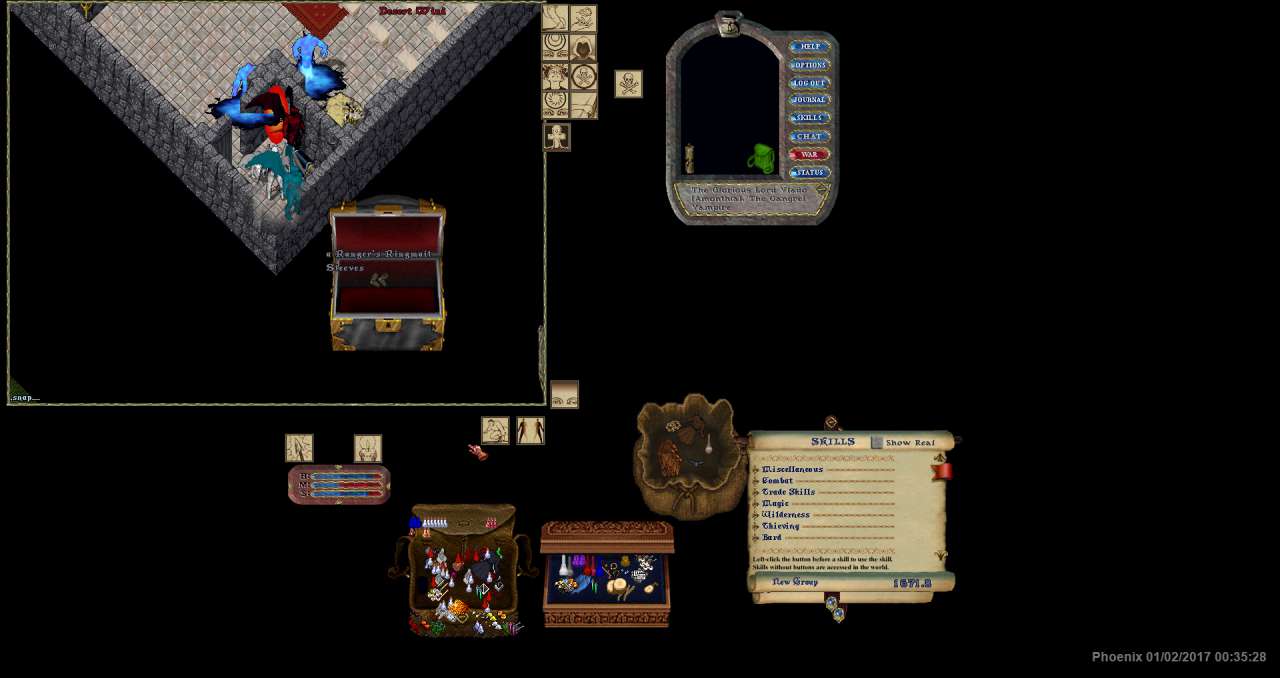The image size is (1280, 678).
Task: Click the Log Out button
Action: coord(809,83)
